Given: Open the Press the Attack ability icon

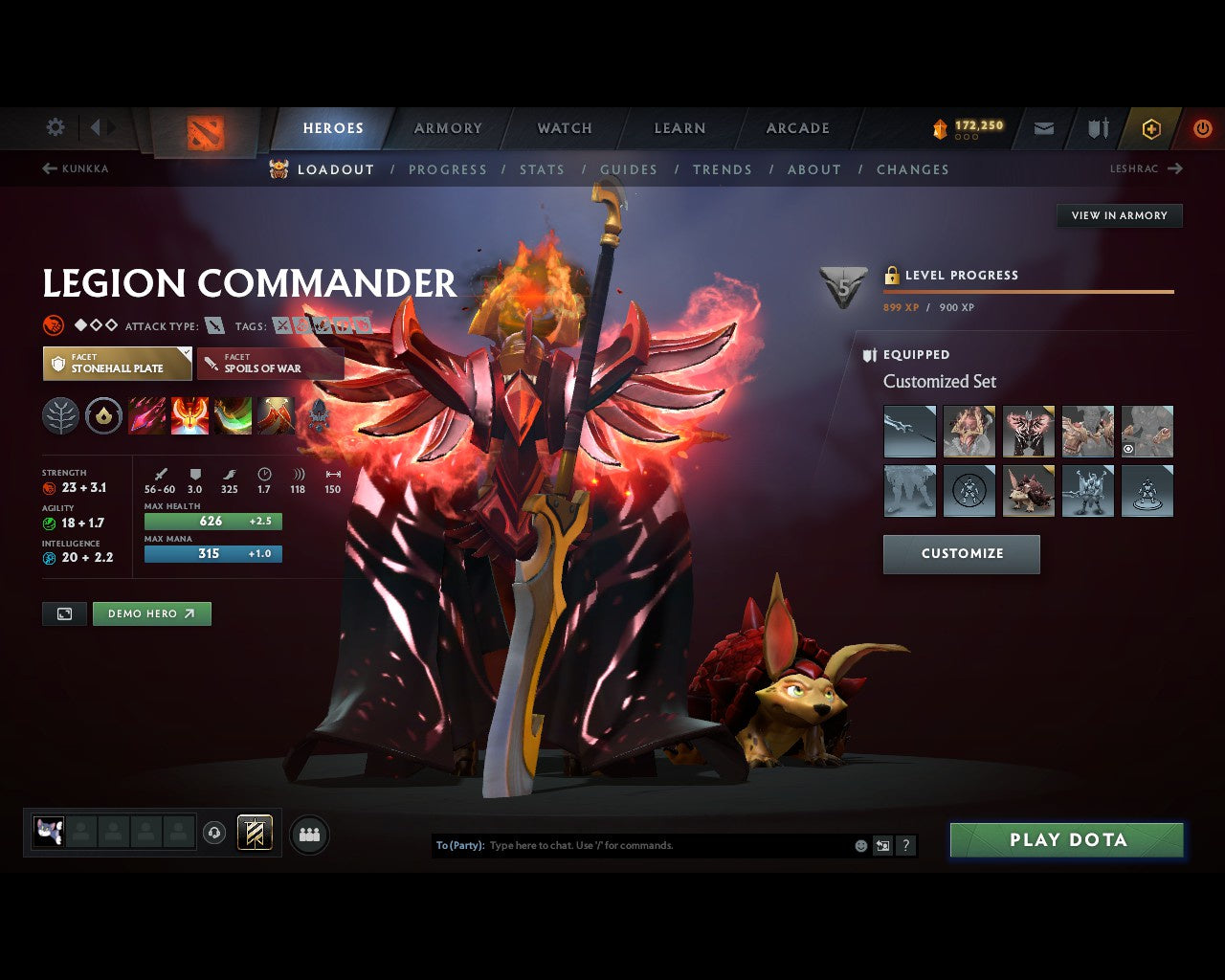Looking at the screenshot, I should pyautogui.click(x=190, y=415).
